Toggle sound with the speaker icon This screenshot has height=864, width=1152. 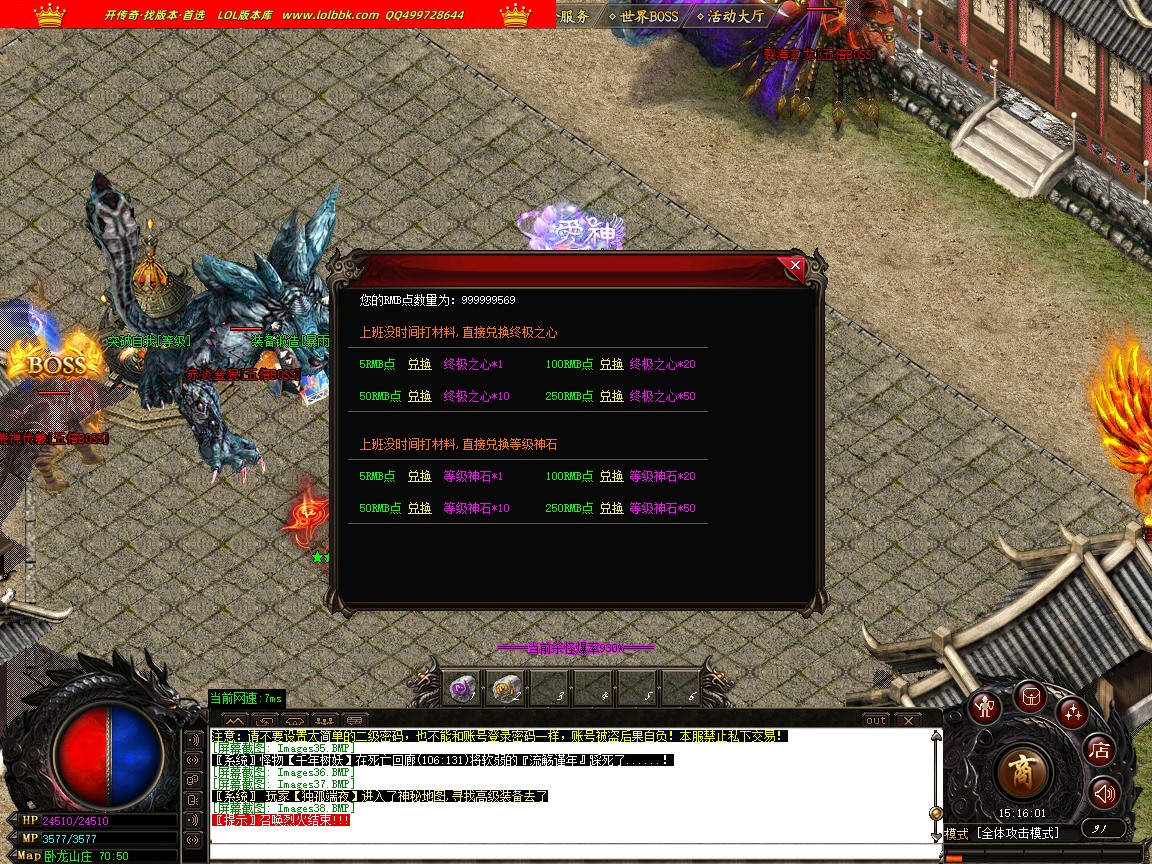[x=1103, y=794]
